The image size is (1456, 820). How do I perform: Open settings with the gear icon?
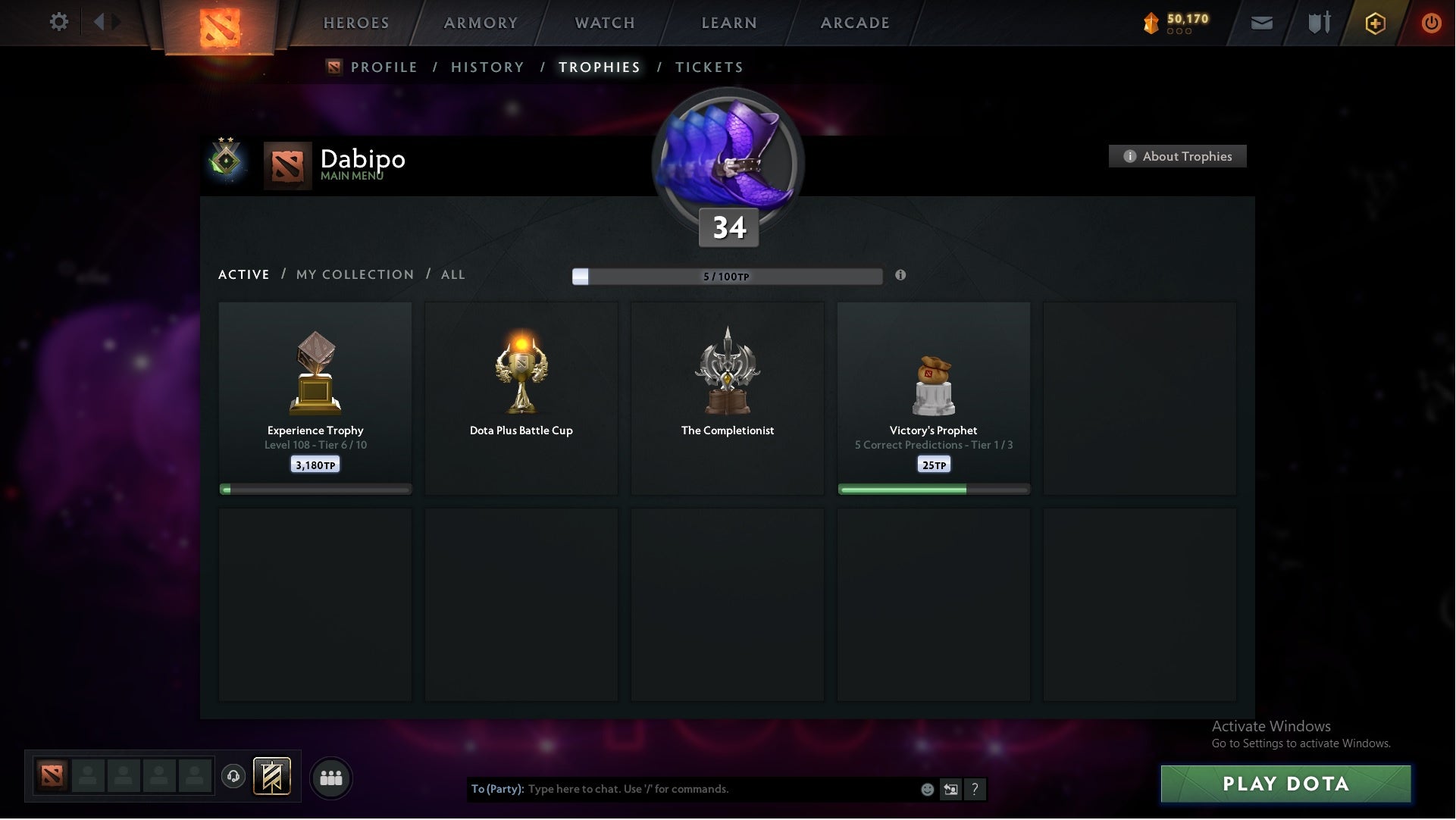59,22
